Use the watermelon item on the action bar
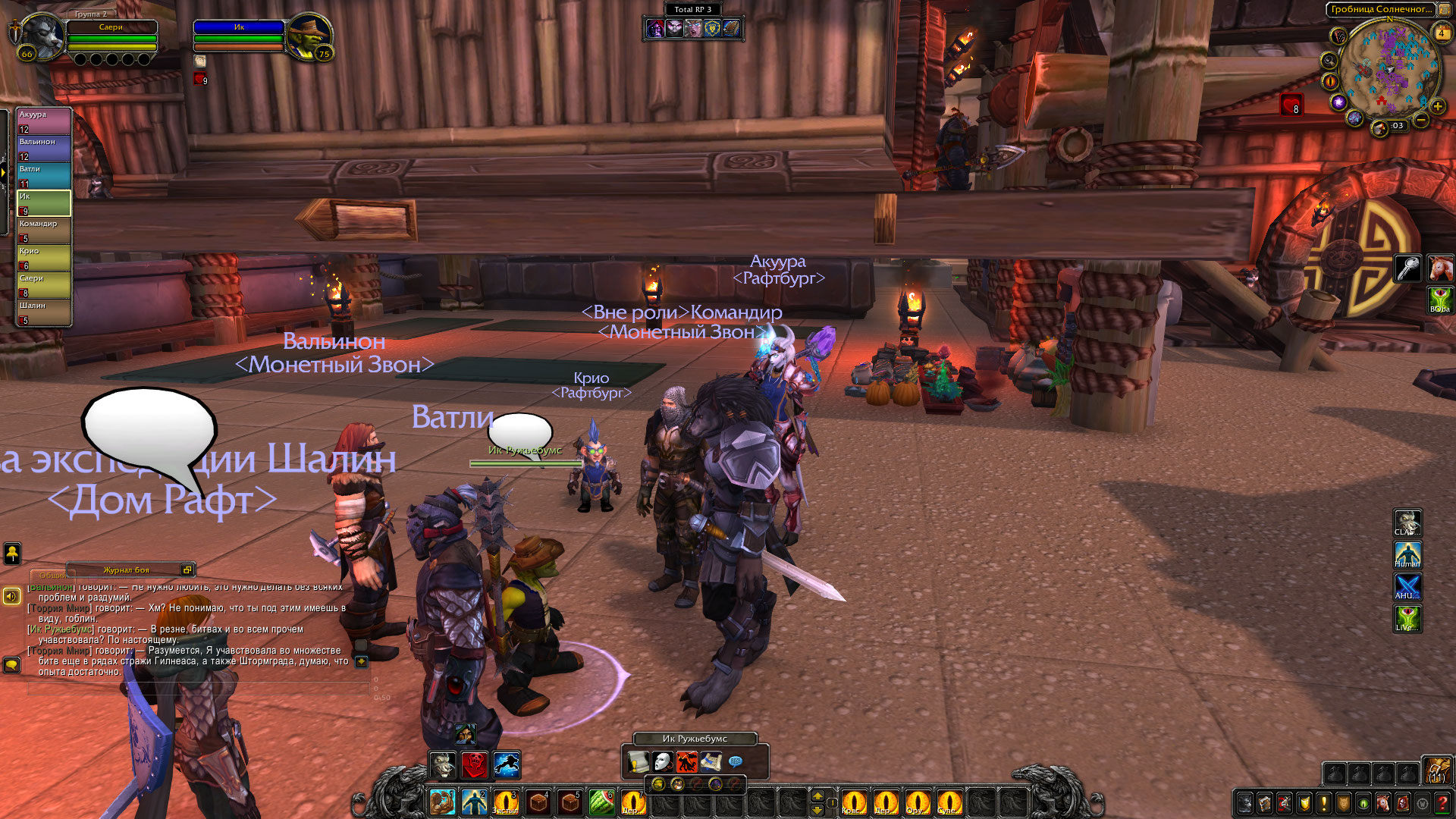 click(x=601, y=802)
